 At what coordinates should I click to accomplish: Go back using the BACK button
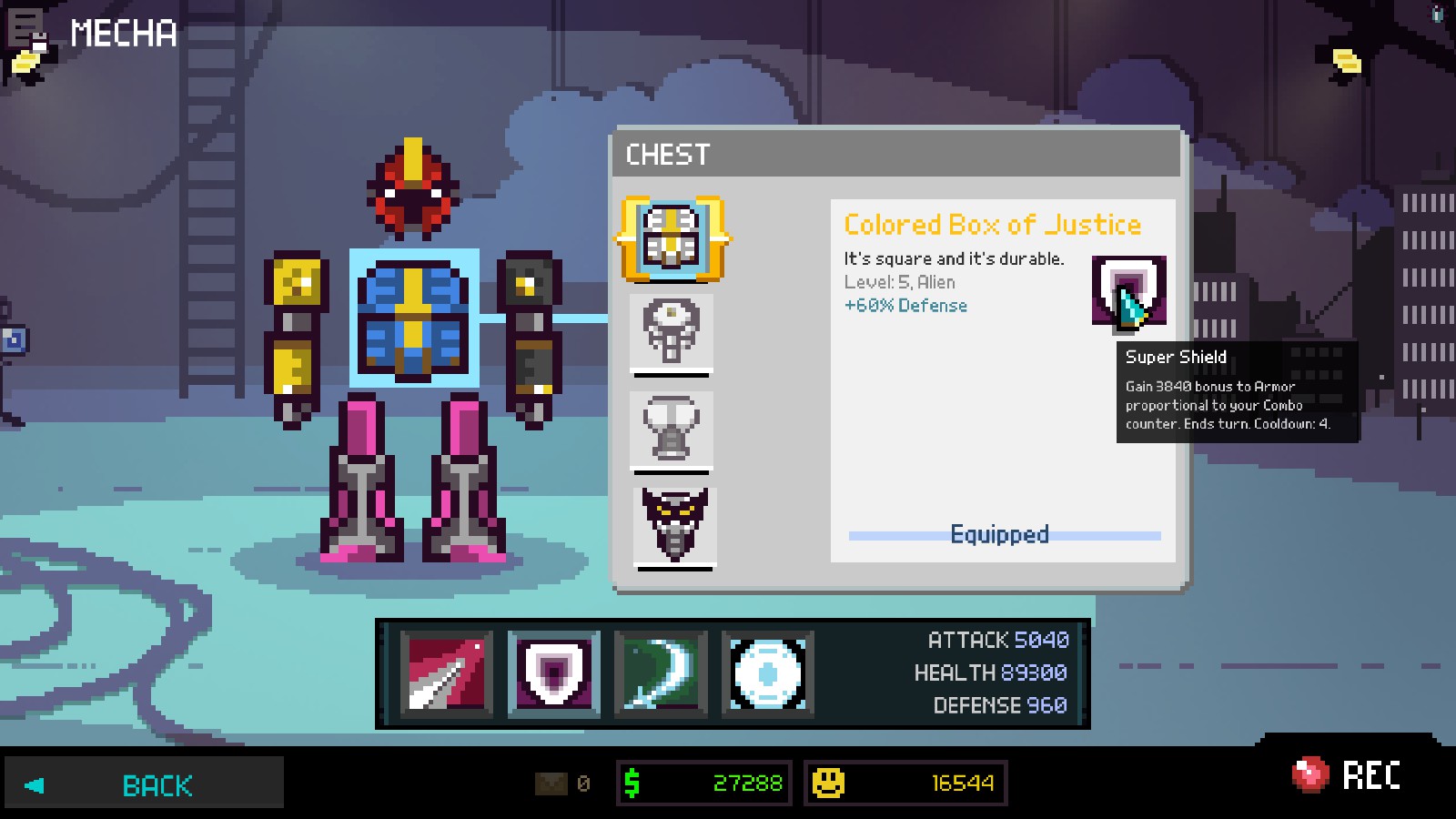(x=144, y=784)
